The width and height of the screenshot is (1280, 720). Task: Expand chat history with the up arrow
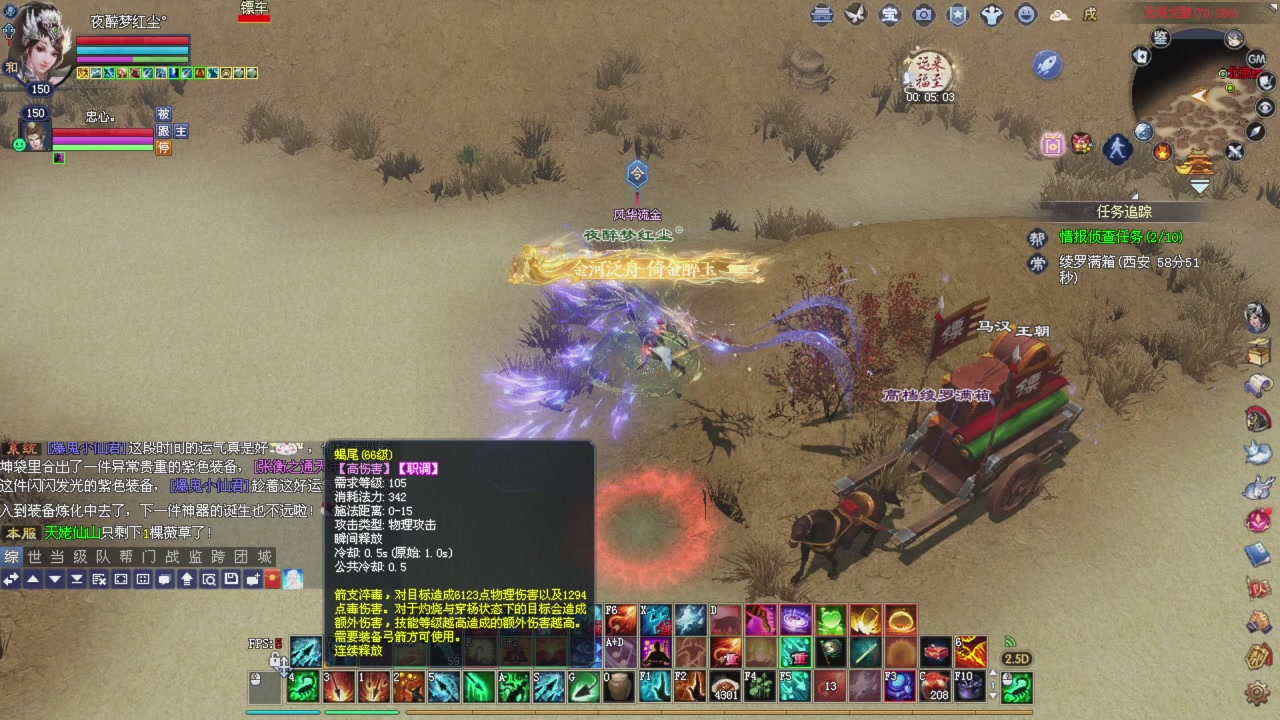33,579
